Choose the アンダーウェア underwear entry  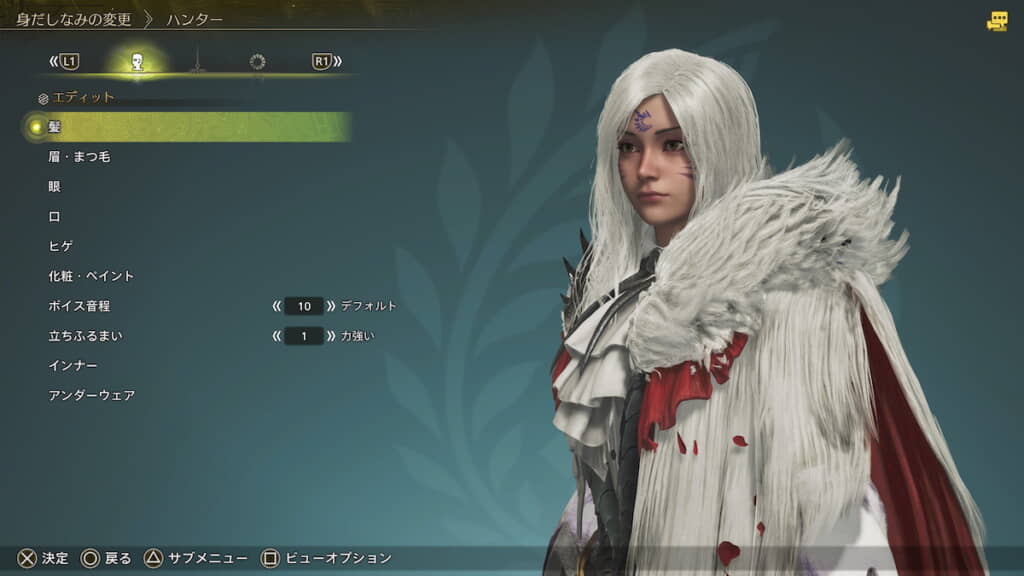[x=91, y=396]
